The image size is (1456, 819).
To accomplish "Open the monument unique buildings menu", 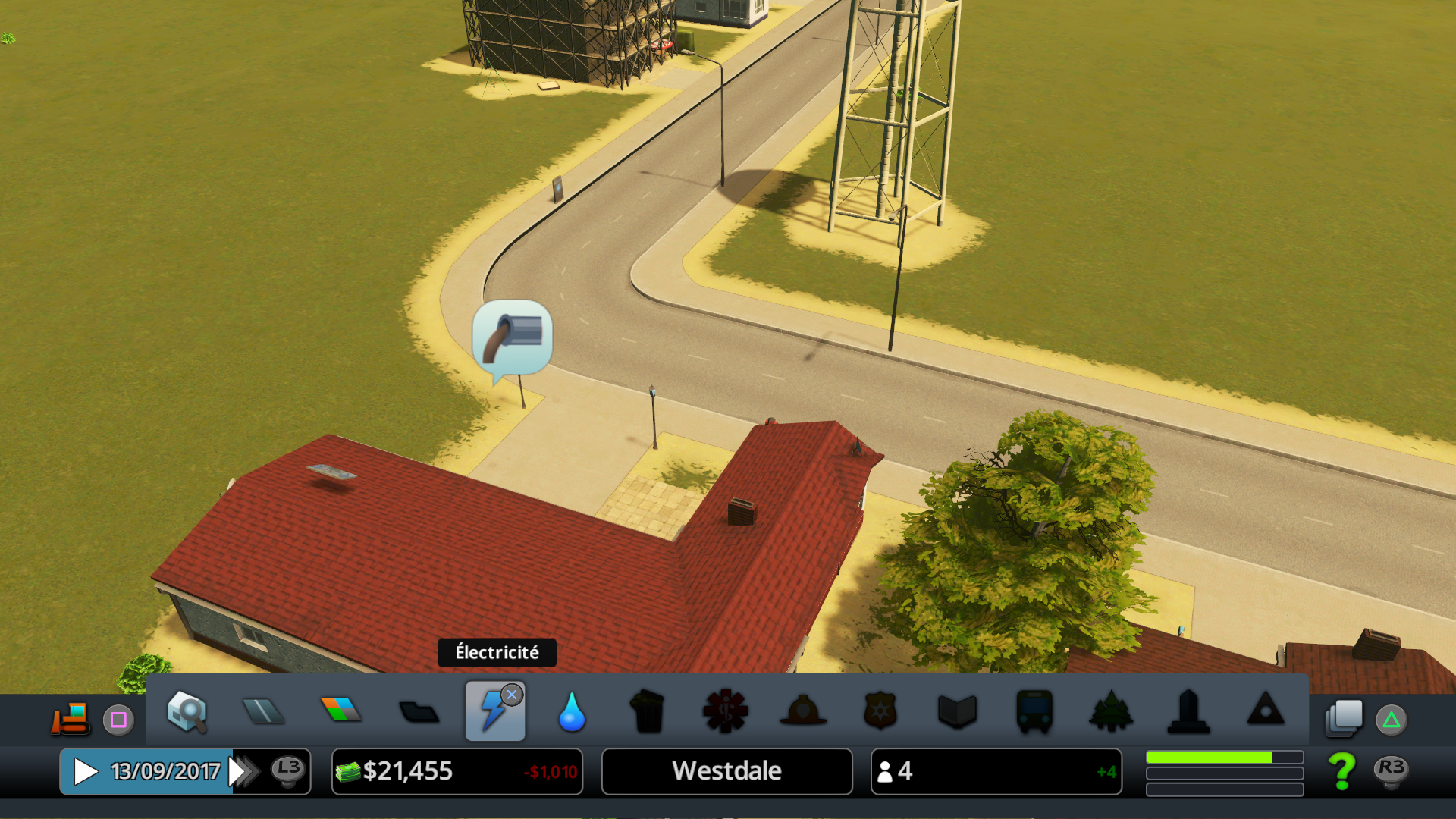I will point(1188,711).
